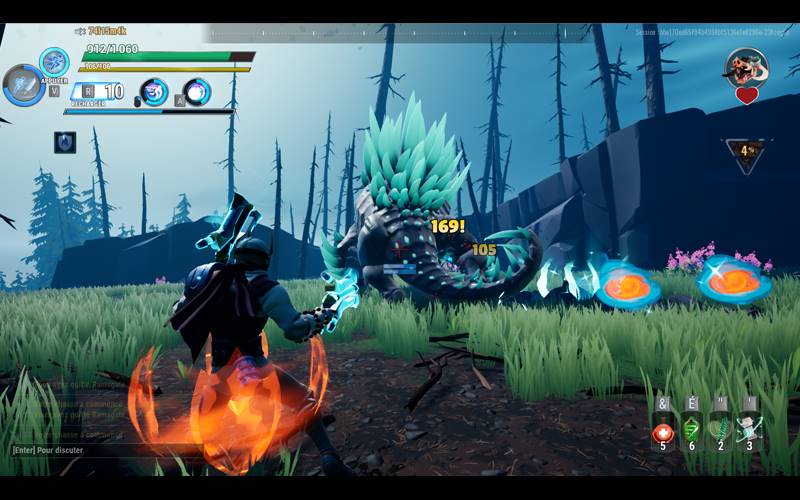Image resolution: width=800 pixels, height=500 pixels.
Task: Click the red heart beneath Behemoth portrait
Action: click(x=746, y=96)
